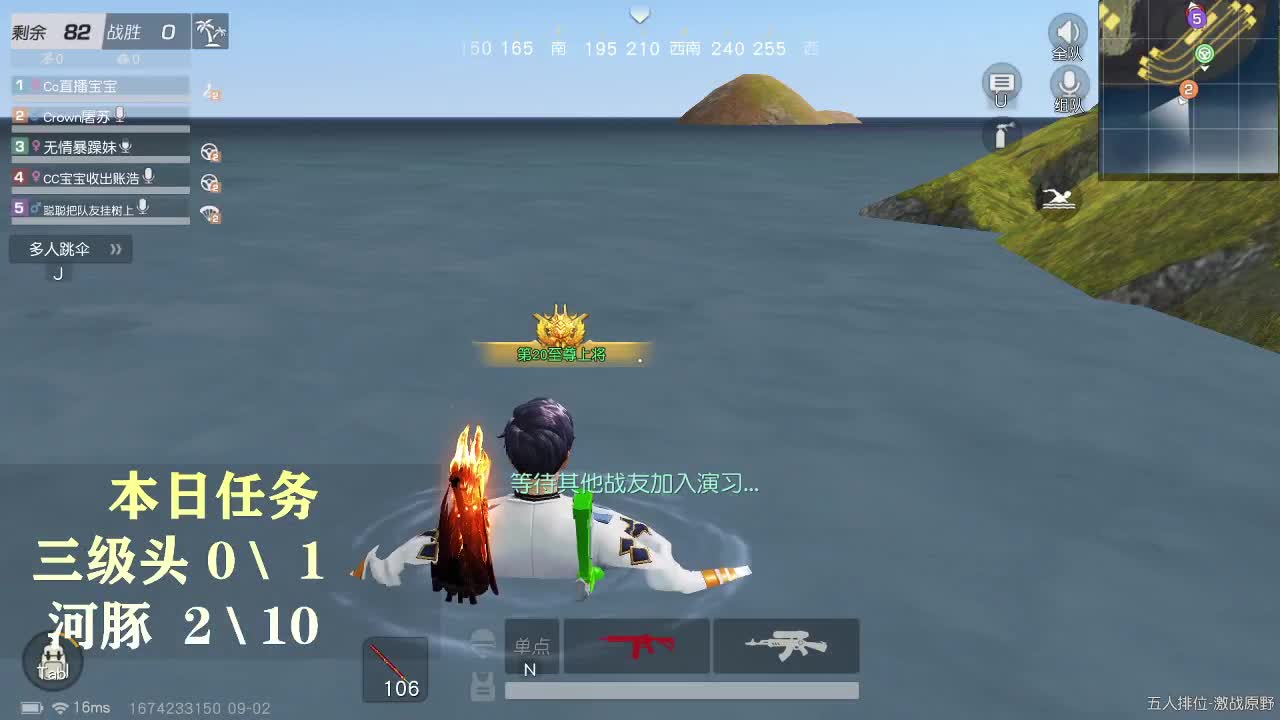Select teammate CC宝宝收出账浩 from squad list
The height and width of the screenshot is (720, 1280).
tap(90, 175)
